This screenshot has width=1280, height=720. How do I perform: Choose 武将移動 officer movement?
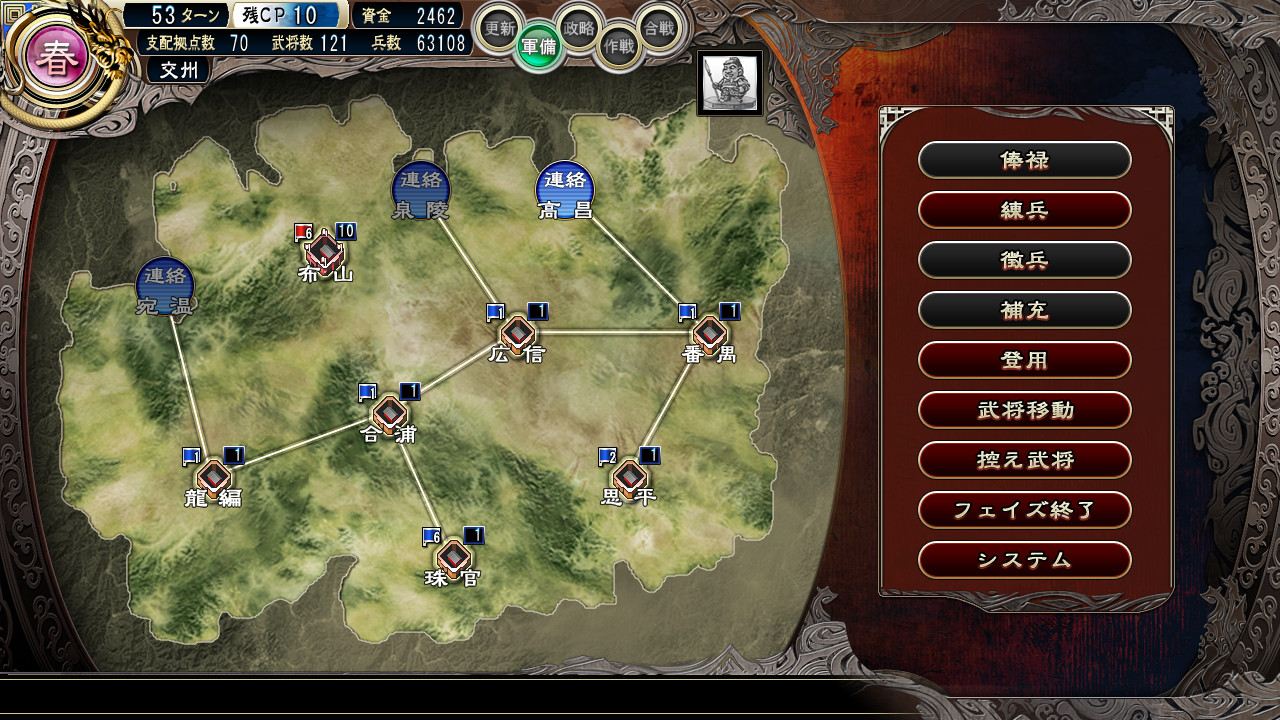1024,410
